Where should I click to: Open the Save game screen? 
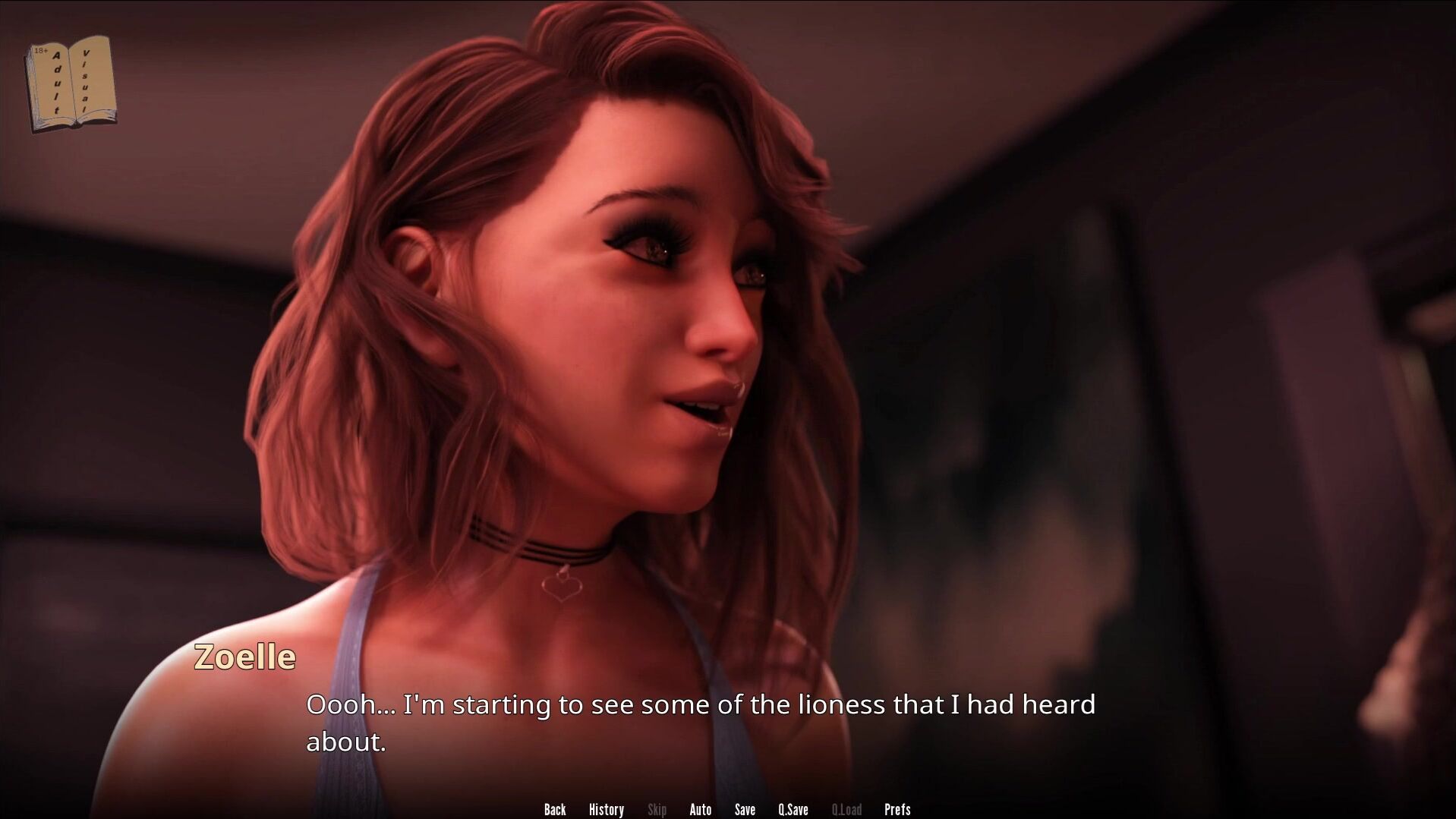pos(745,809)
